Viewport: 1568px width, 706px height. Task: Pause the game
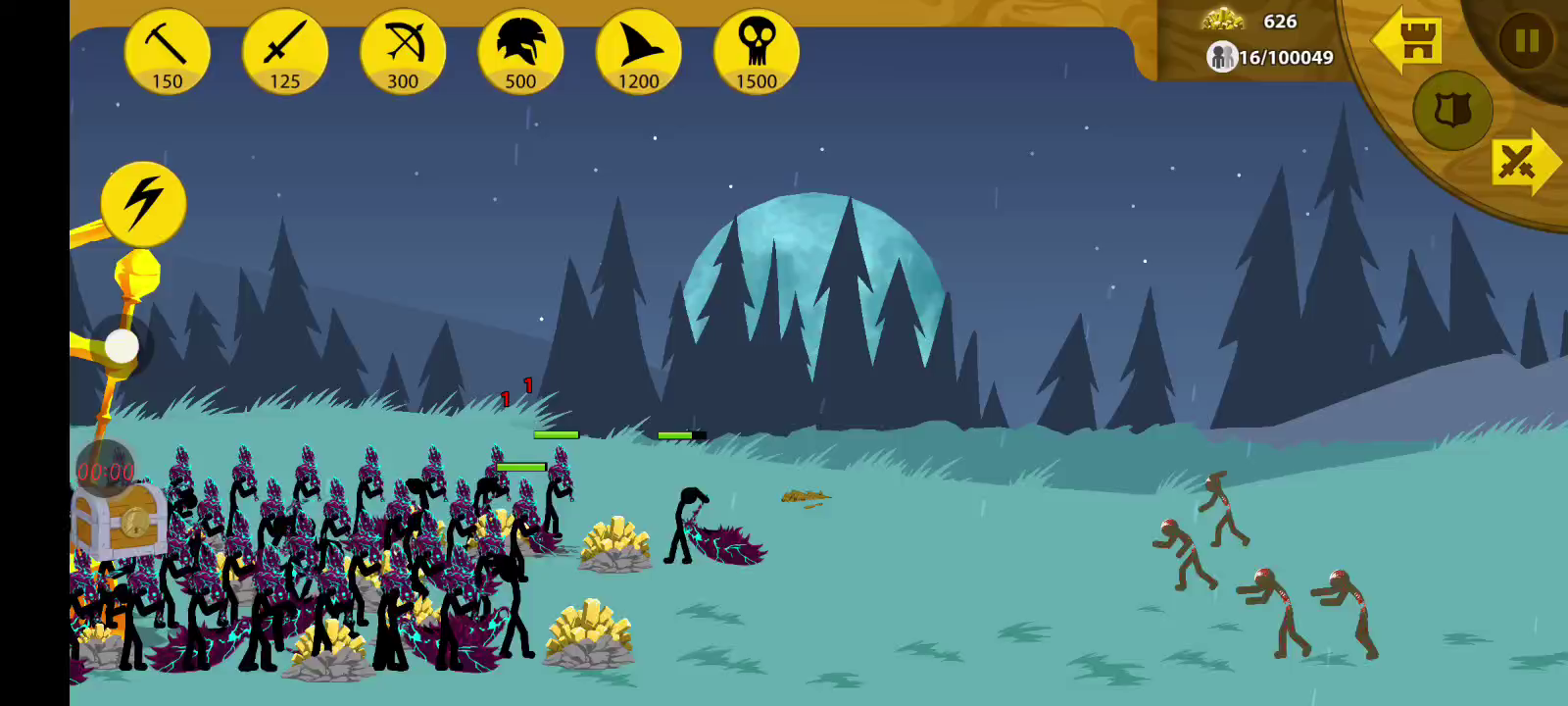(1526, 41)
